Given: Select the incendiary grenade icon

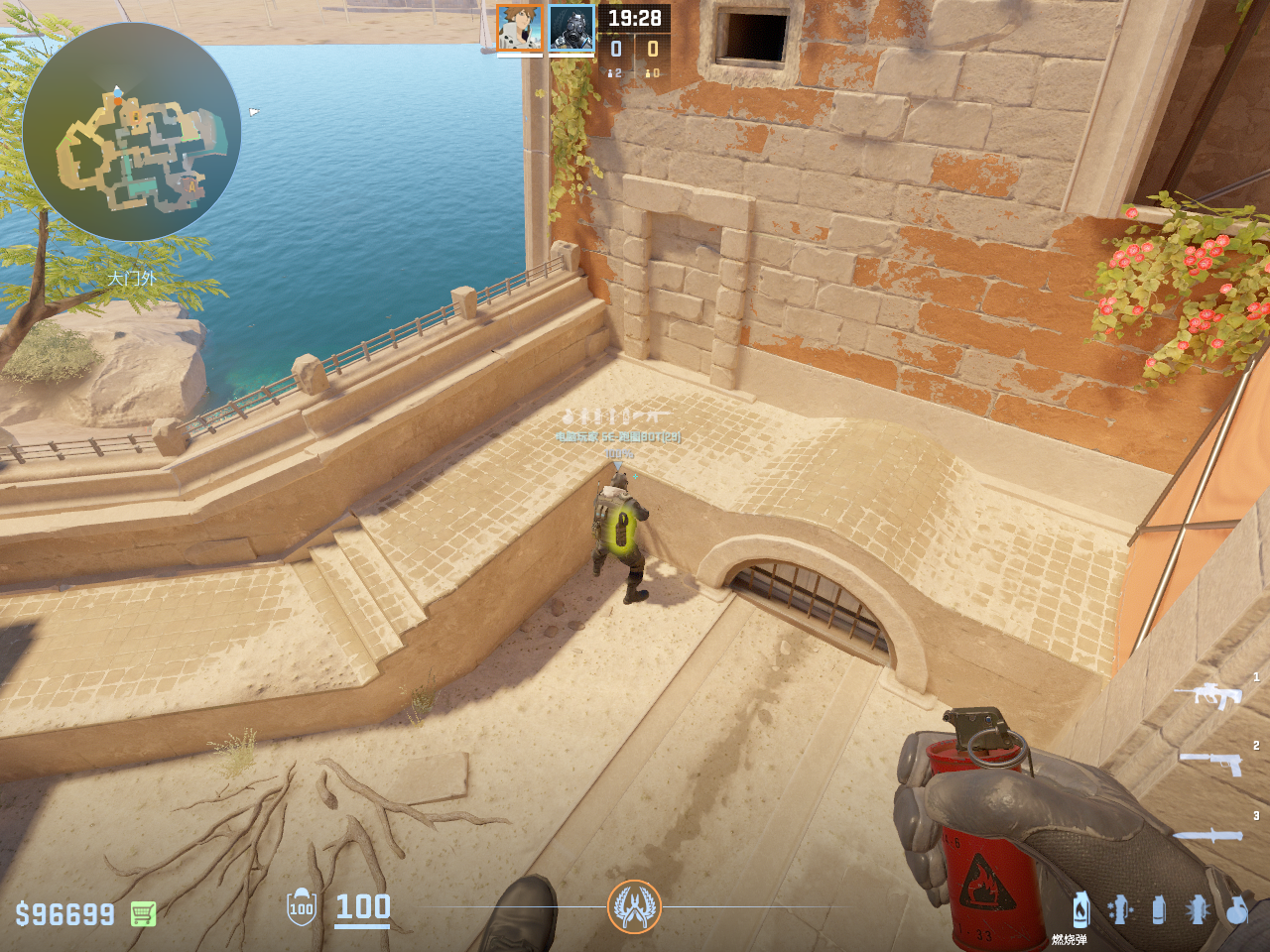Looking at the screenshot, I should (x=1081, y=909).
